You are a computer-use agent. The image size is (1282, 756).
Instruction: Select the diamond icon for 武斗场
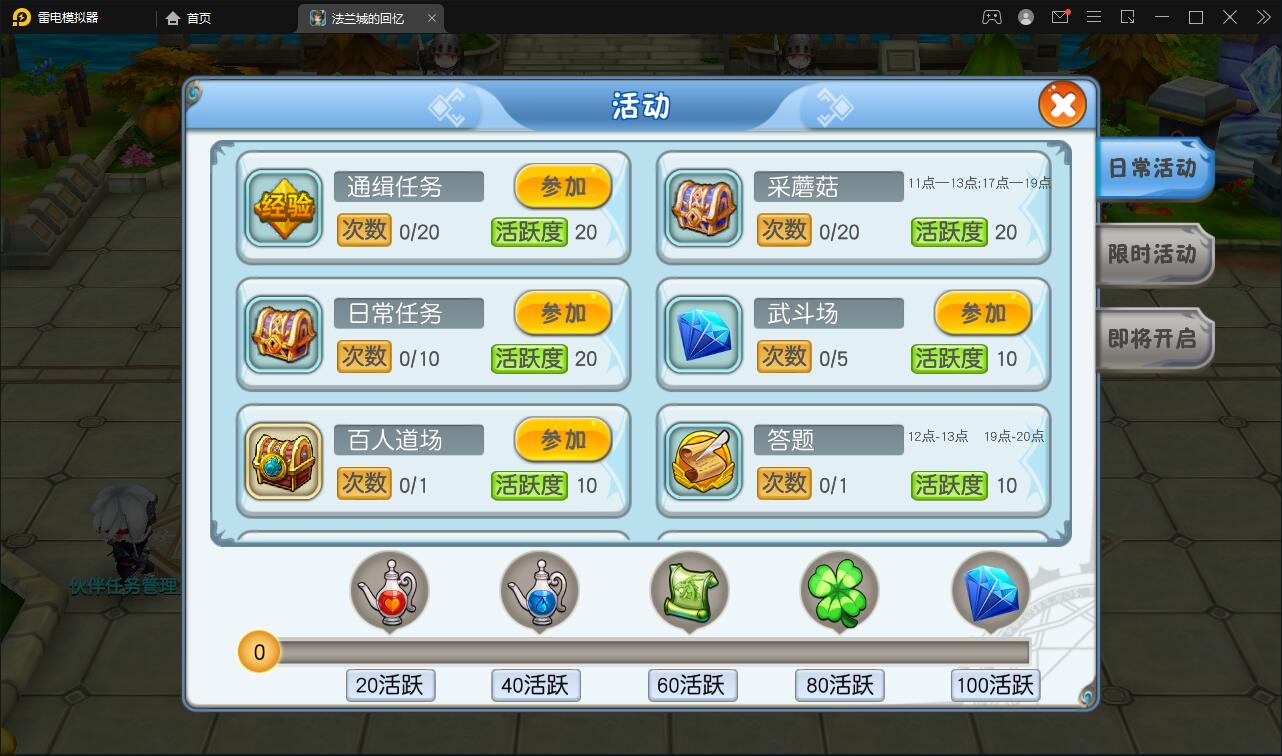pos(703,334)
